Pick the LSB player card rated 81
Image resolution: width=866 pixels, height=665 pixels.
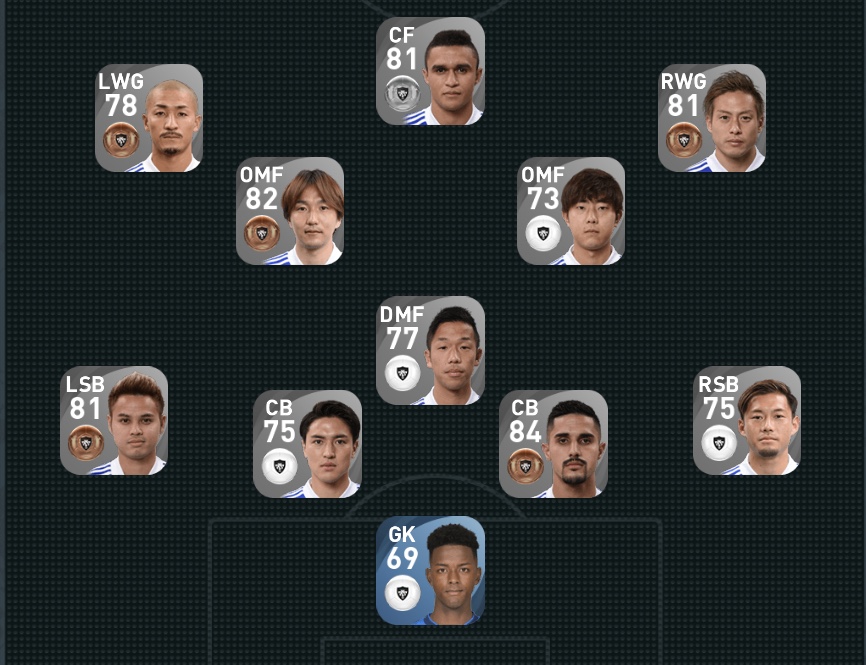114,421
